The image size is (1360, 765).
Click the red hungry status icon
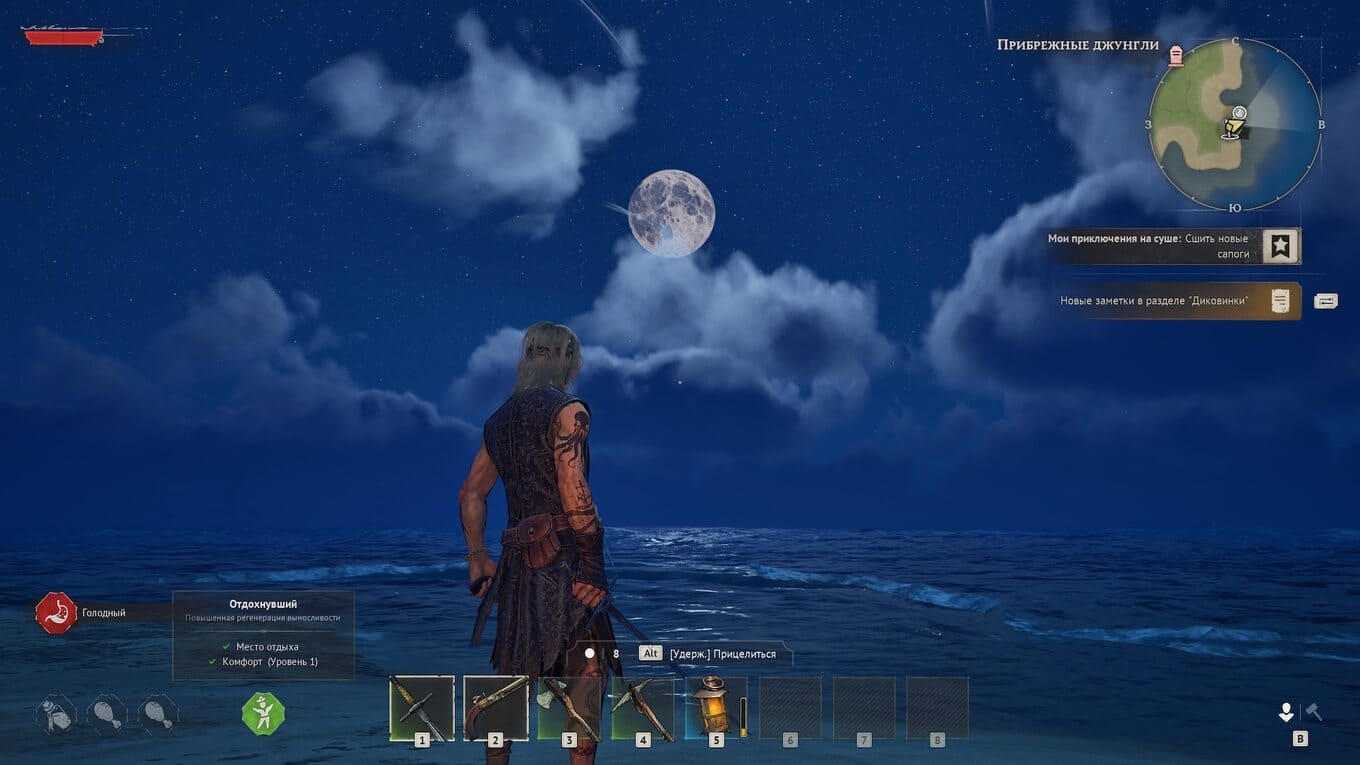56,613
